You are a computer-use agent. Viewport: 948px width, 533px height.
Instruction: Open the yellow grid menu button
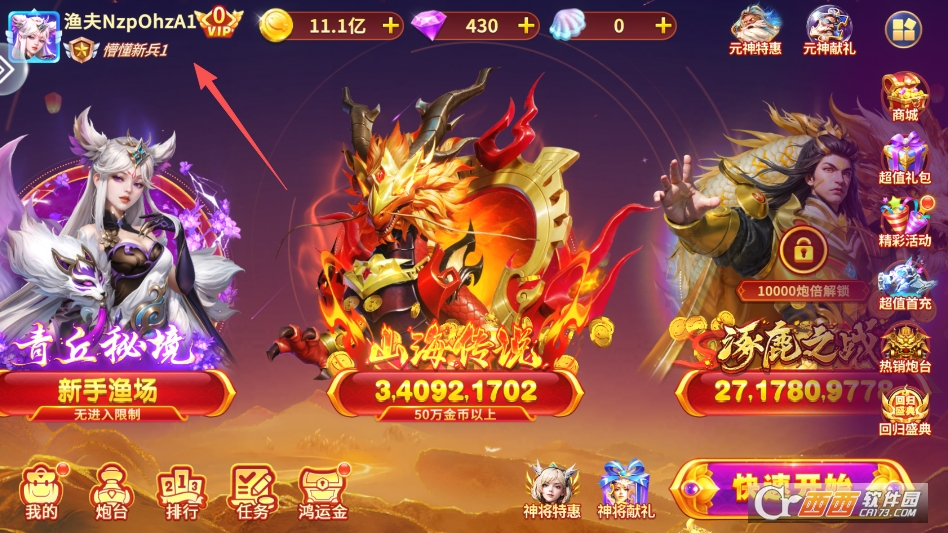[x=906, y=28]
